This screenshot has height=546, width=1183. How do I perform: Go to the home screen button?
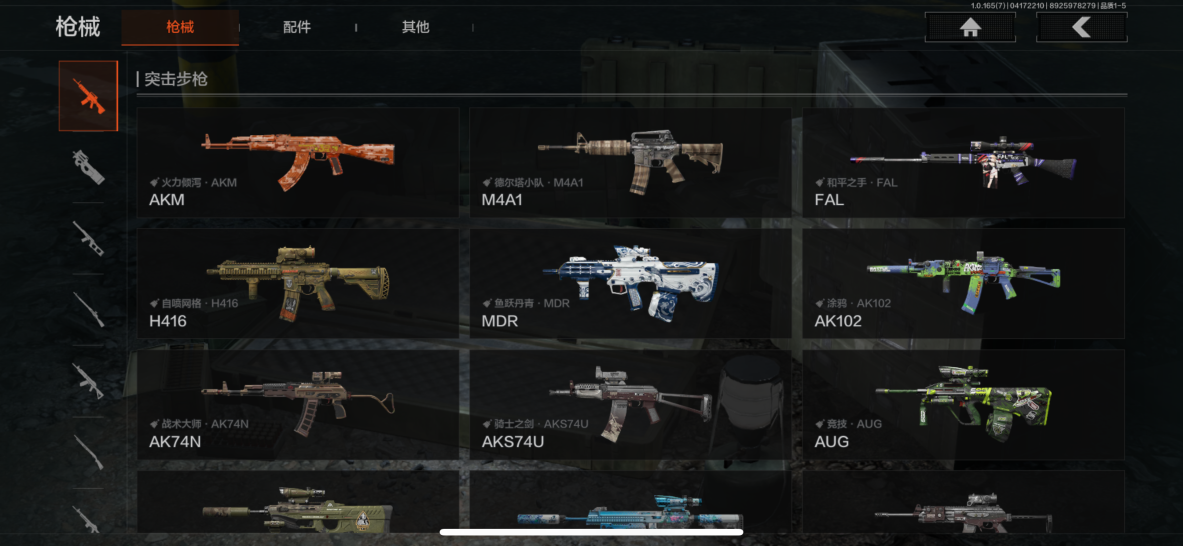(x=969, y=28)
